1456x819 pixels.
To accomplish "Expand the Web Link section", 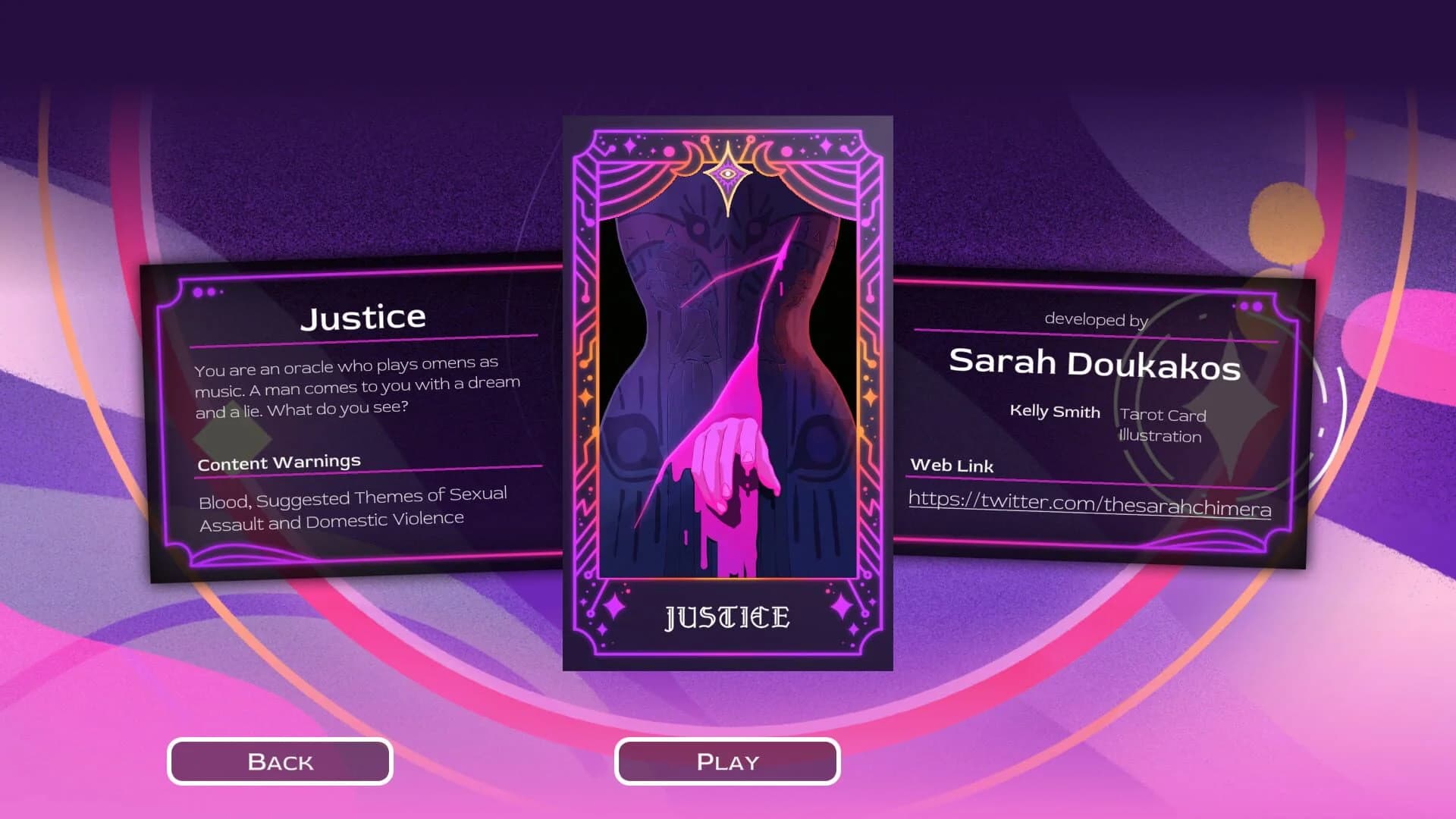I will pos(952,466).
